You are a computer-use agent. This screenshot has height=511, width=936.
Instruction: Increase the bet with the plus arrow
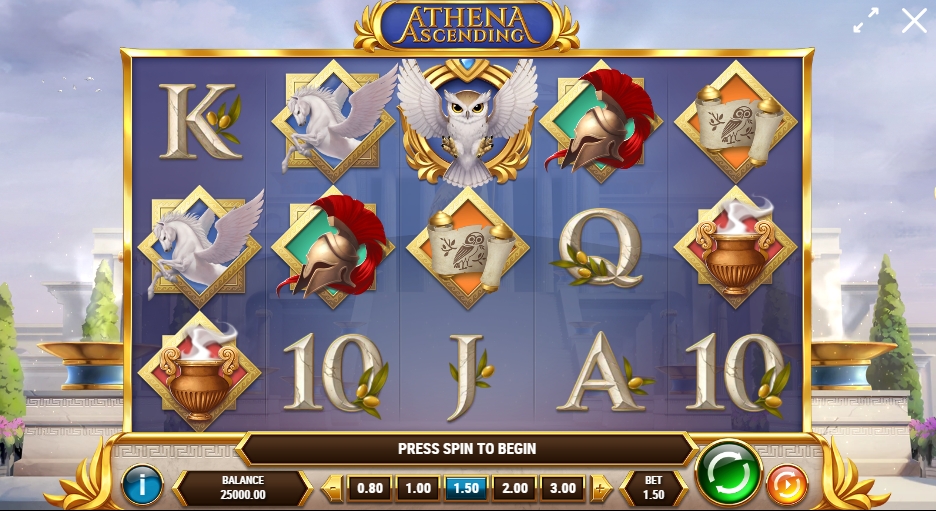pos(599,489)
